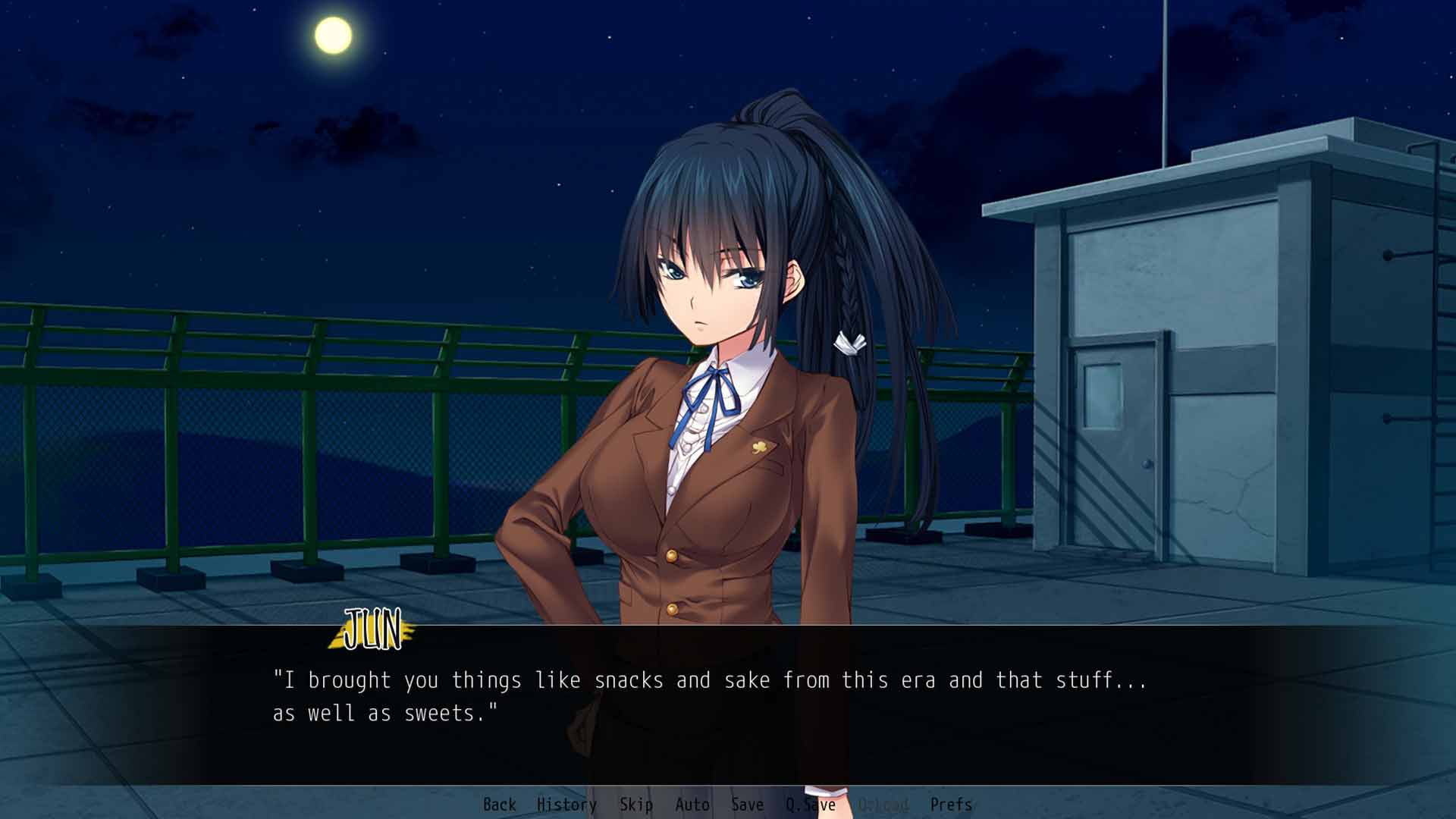The height and width of the screenshot is (819, 1456).
Task: Go back to the previous line with Back
Action: tap(500, 805)
